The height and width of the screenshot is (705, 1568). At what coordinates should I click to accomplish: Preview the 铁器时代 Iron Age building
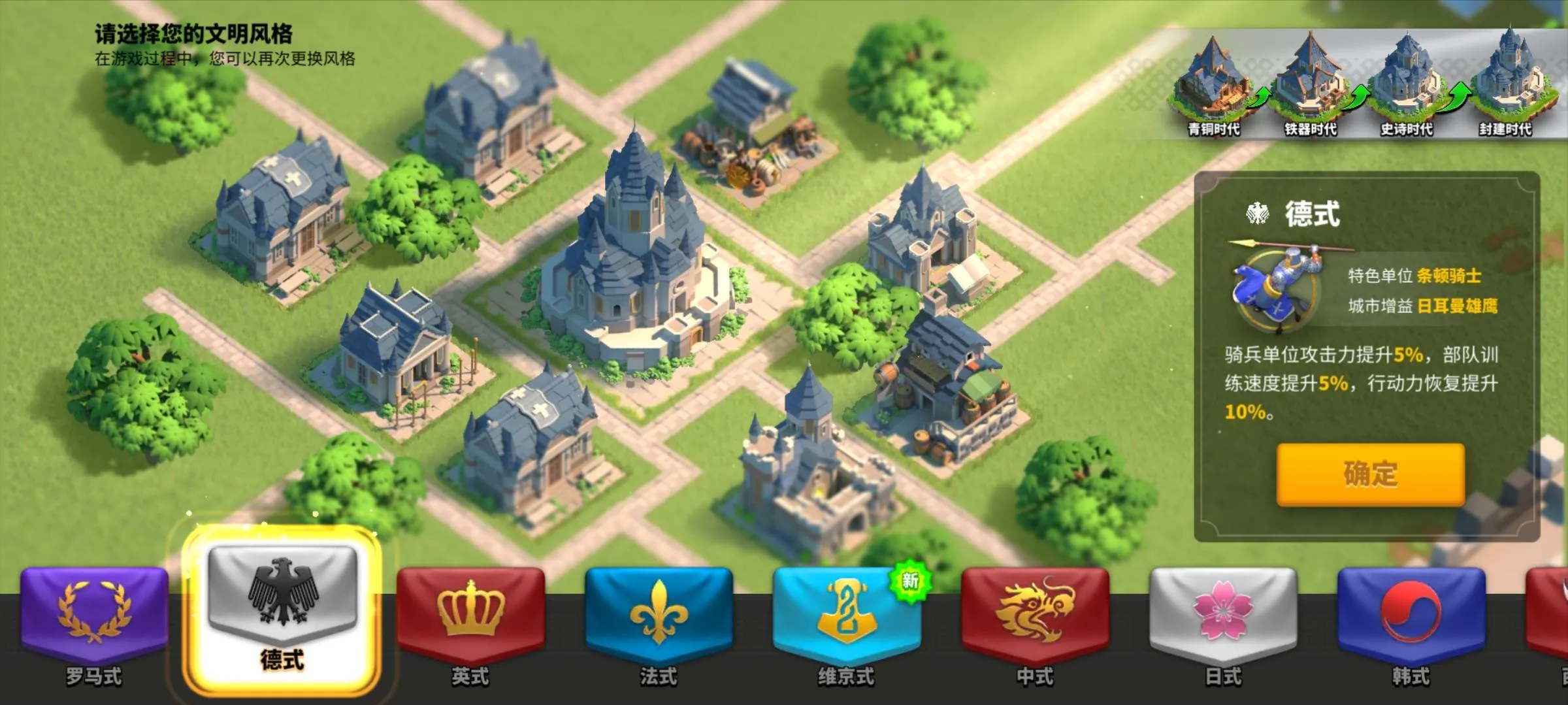(1311, 85)
